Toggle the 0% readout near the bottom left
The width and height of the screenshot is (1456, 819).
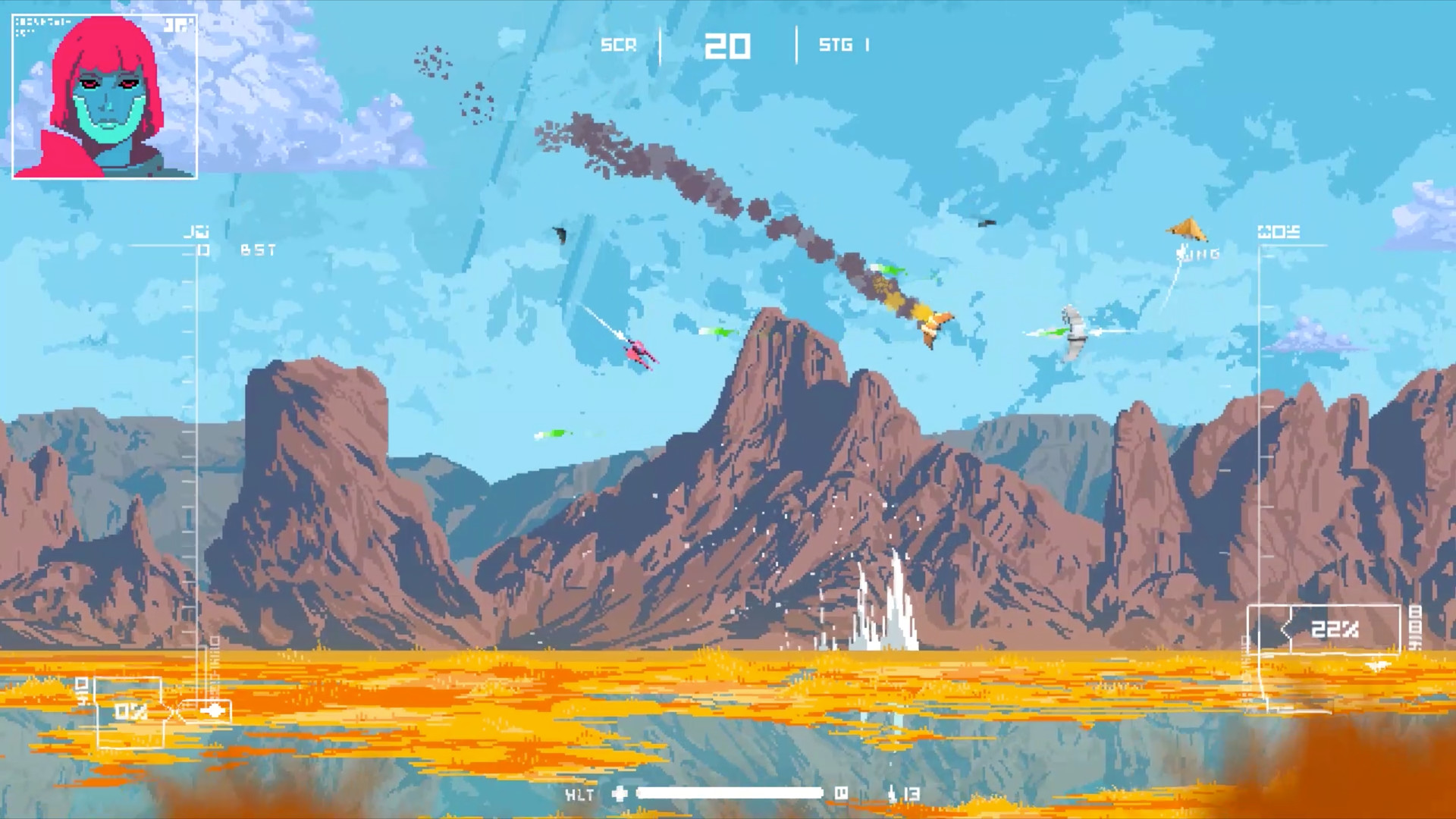coord(129,711)
